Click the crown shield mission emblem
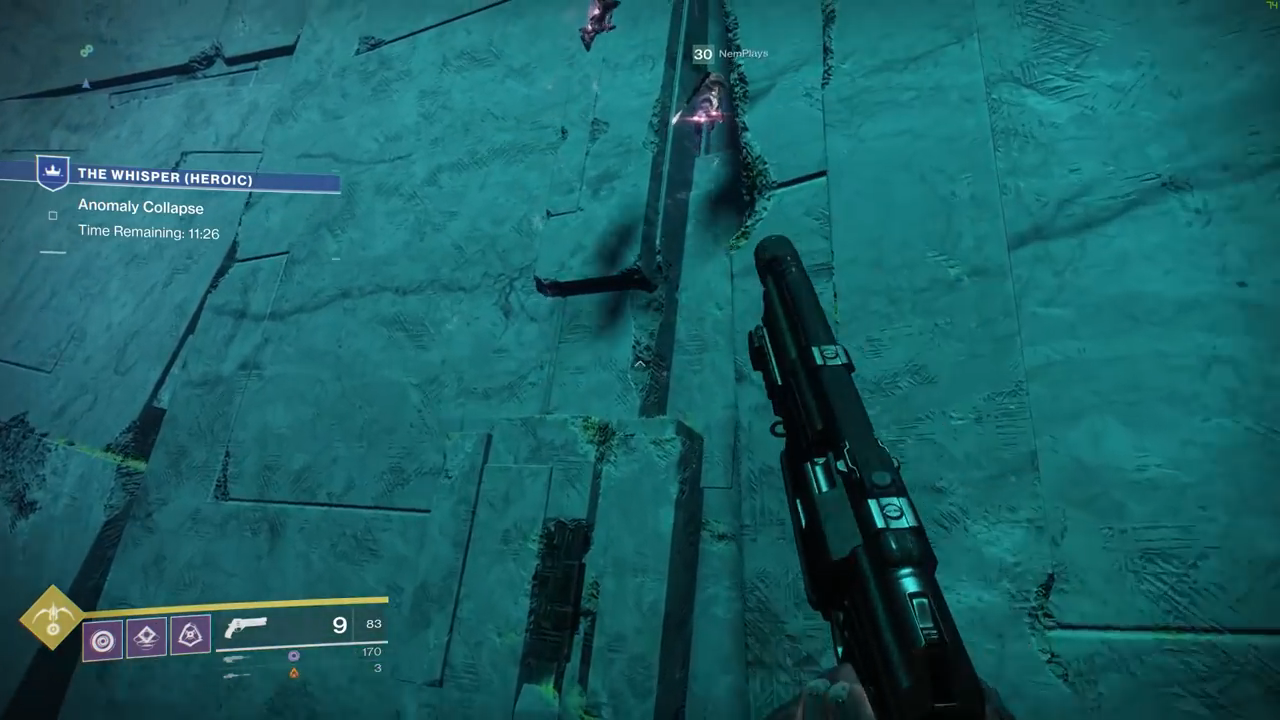This screenshot has height=720, width=1280. pos(52,172)
